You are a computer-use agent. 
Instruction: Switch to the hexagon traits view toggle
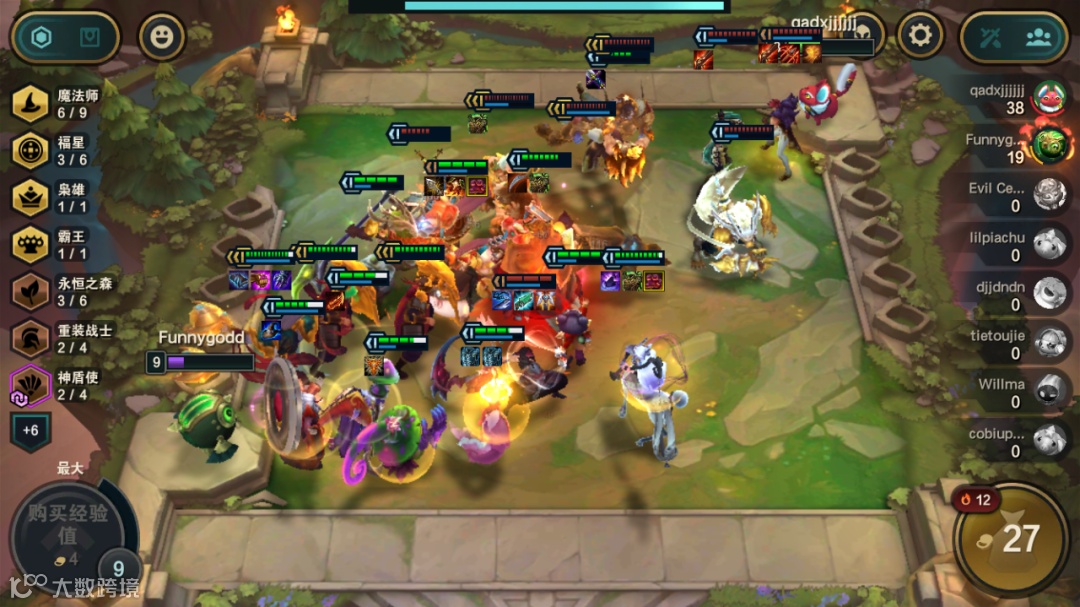pyautogui.click(x=41, y=38)
